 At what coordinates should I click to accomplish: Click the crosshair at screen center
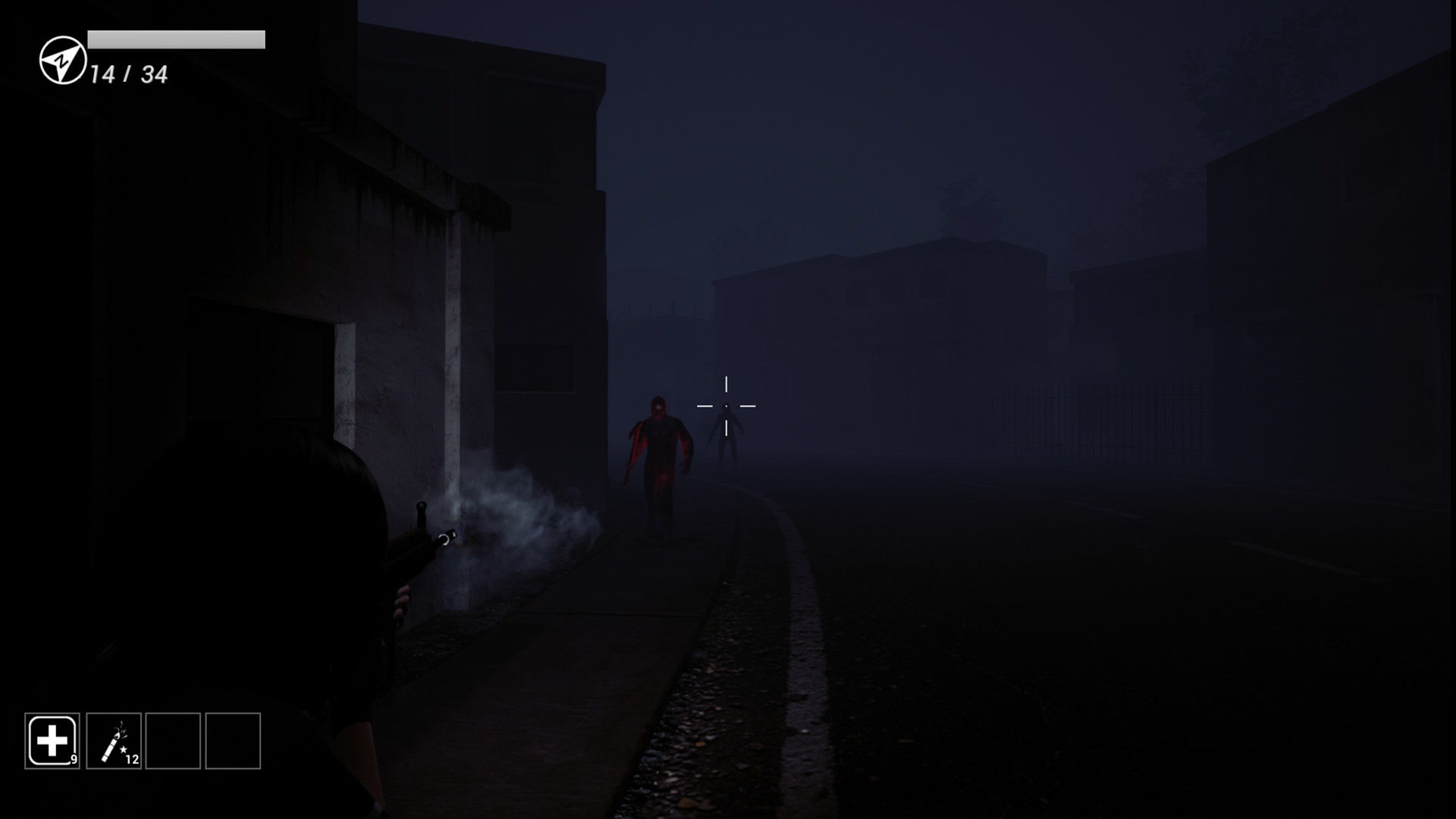[x=728, y=406]
